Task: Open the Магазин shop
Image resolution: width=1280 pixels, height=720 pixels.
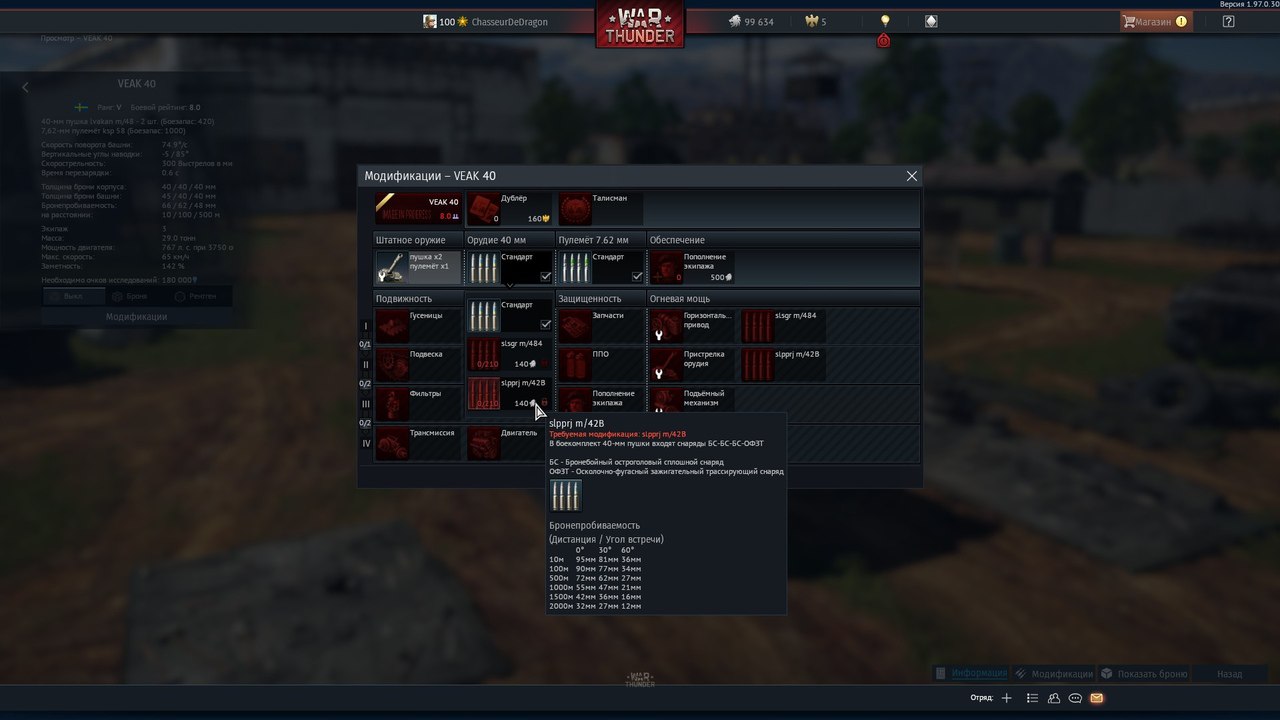Action: (x=1155, y=21)
